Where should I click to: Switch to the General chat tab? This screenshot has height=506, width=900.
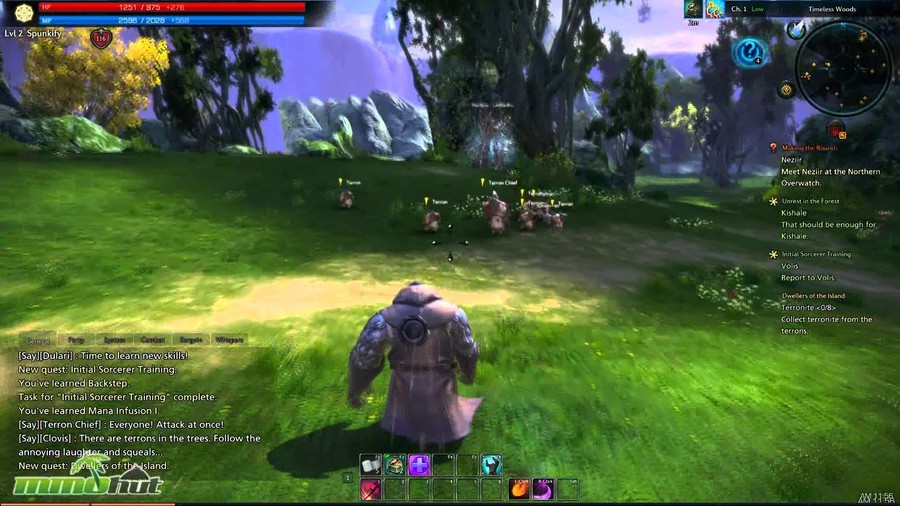tap(38, 341)
